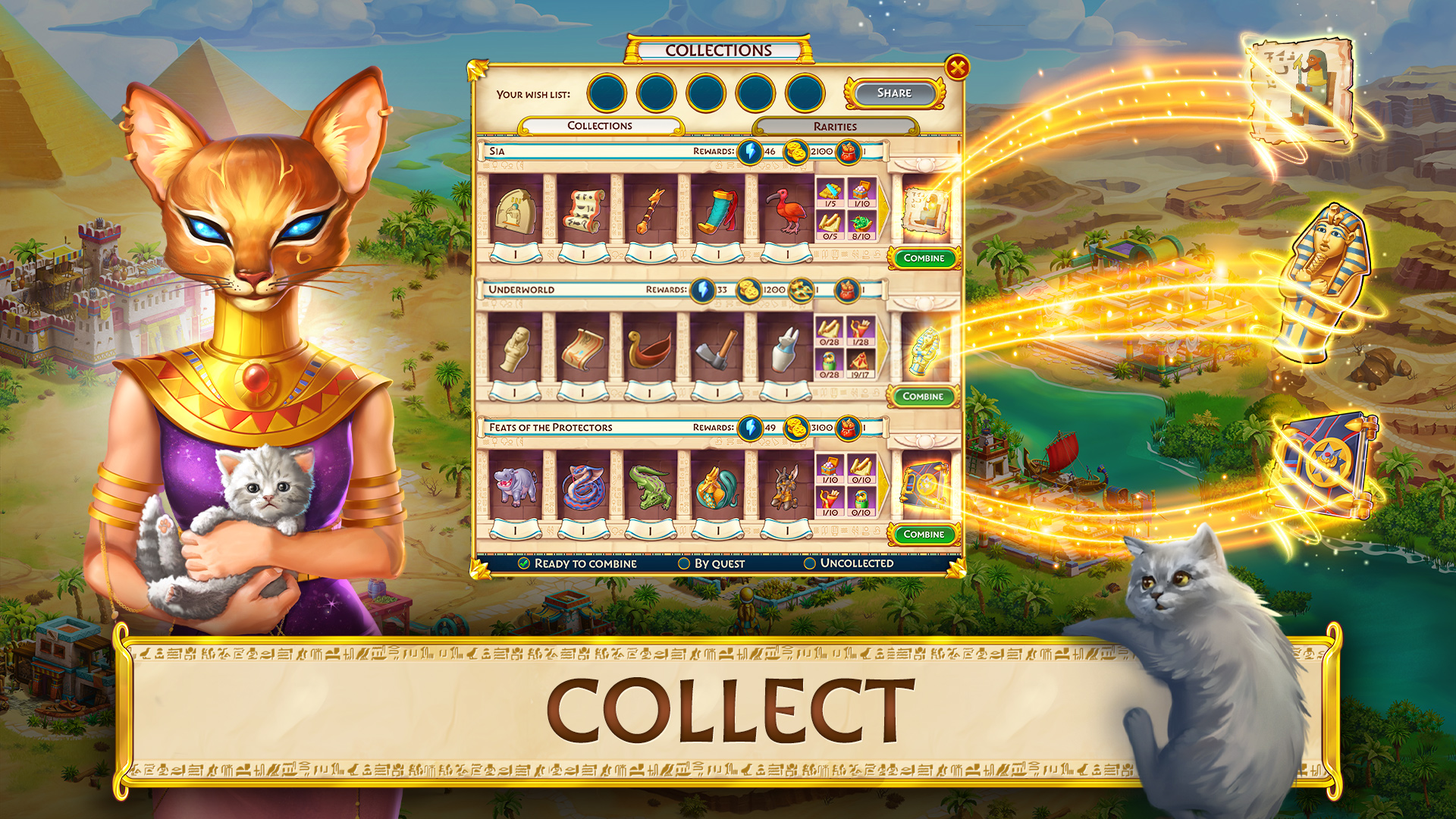Enable the Ready to combine filter
1456x819 pixels.
click(522, 564)
